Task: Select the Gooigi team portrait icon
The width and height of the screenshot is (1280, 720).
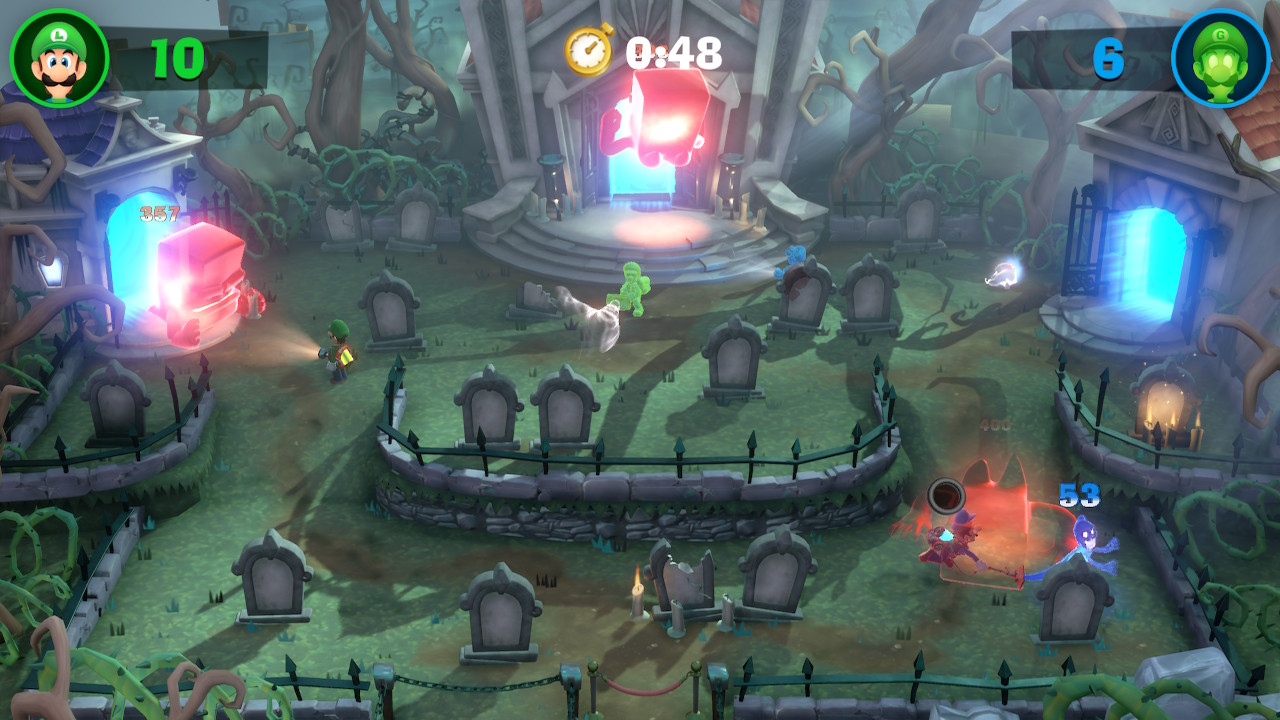Action: tap(1220, 58)
